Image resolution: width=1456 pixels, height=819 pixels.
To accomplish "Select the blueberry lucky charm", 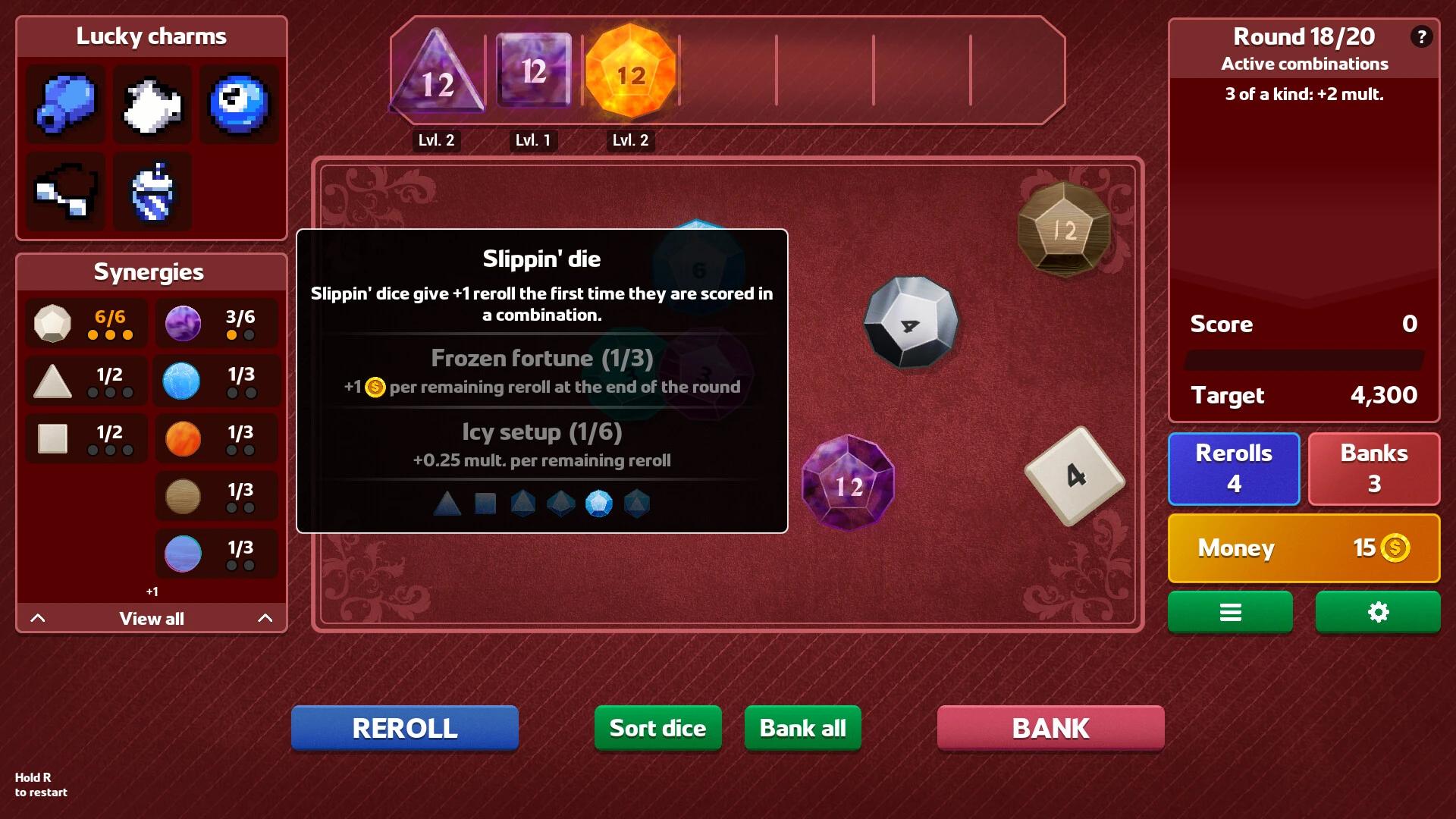I will pos(64,104).
